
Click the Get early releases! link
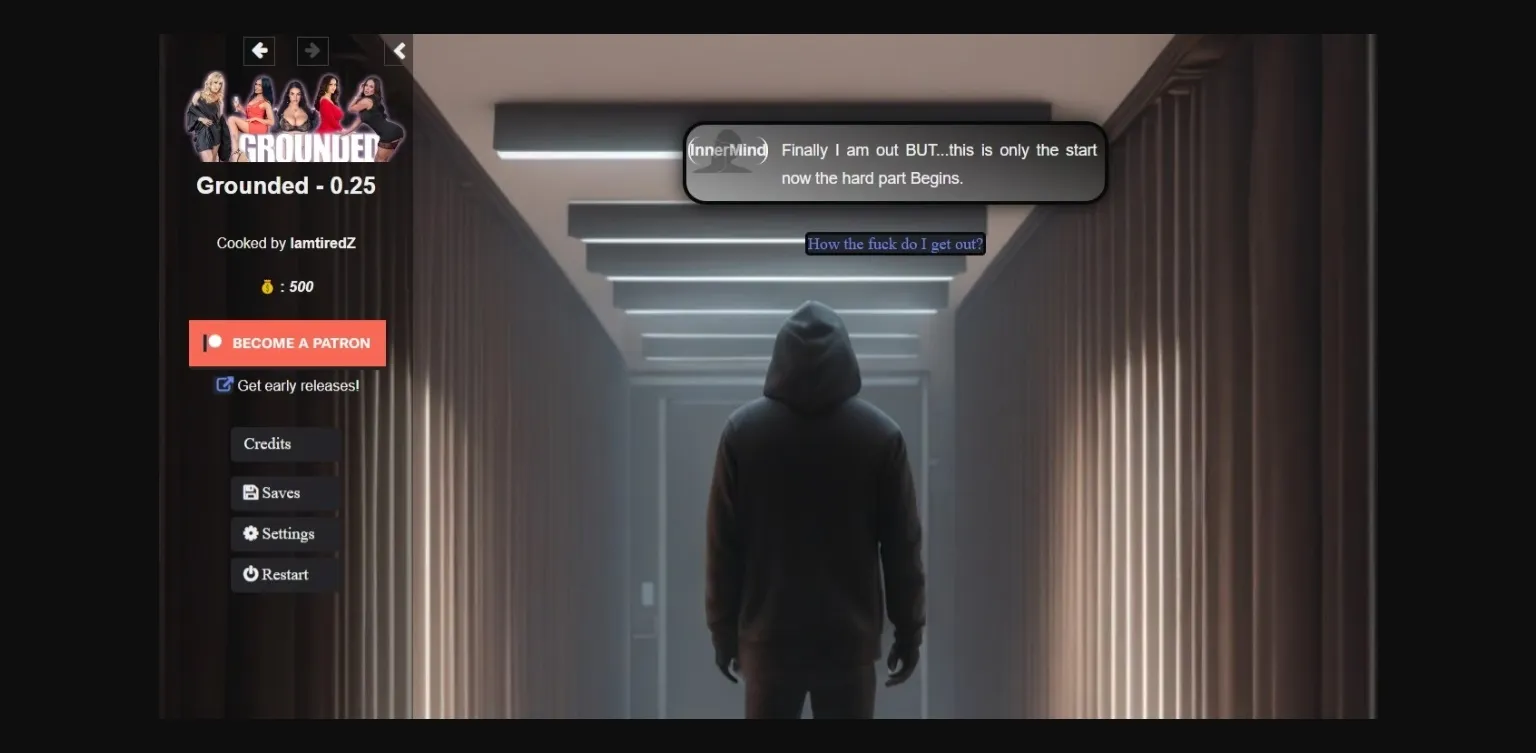(x=297, y=385)
